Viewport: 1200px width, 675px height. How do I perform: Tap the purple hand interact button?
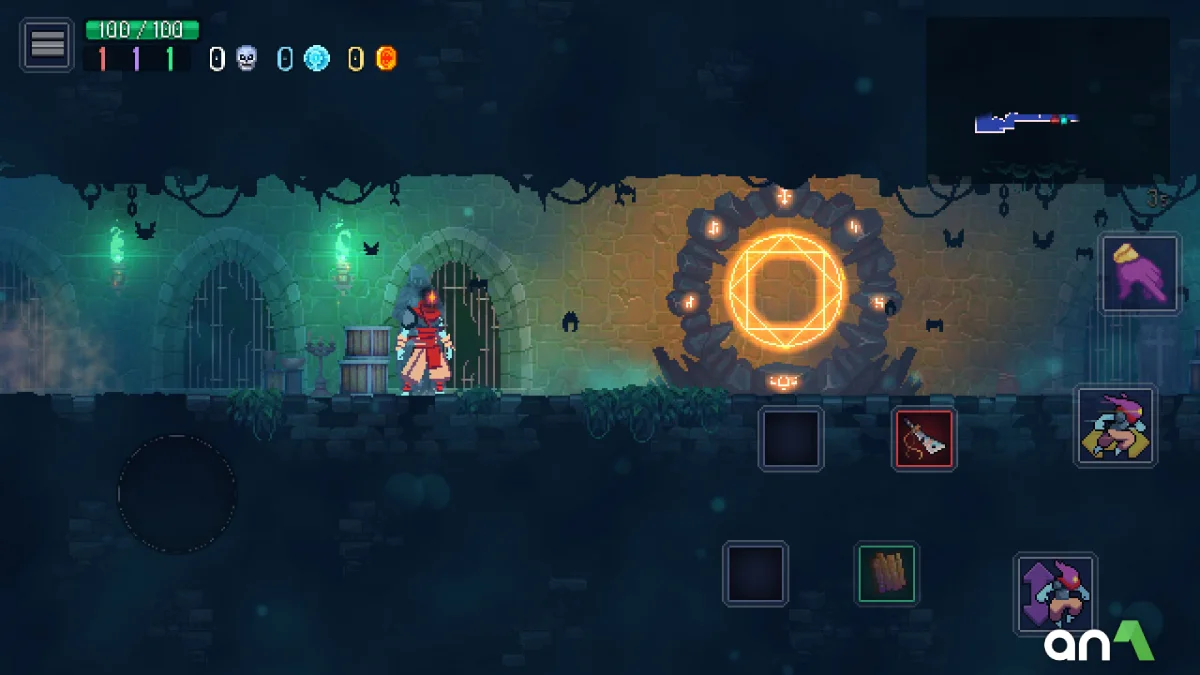coord(1141,273)
